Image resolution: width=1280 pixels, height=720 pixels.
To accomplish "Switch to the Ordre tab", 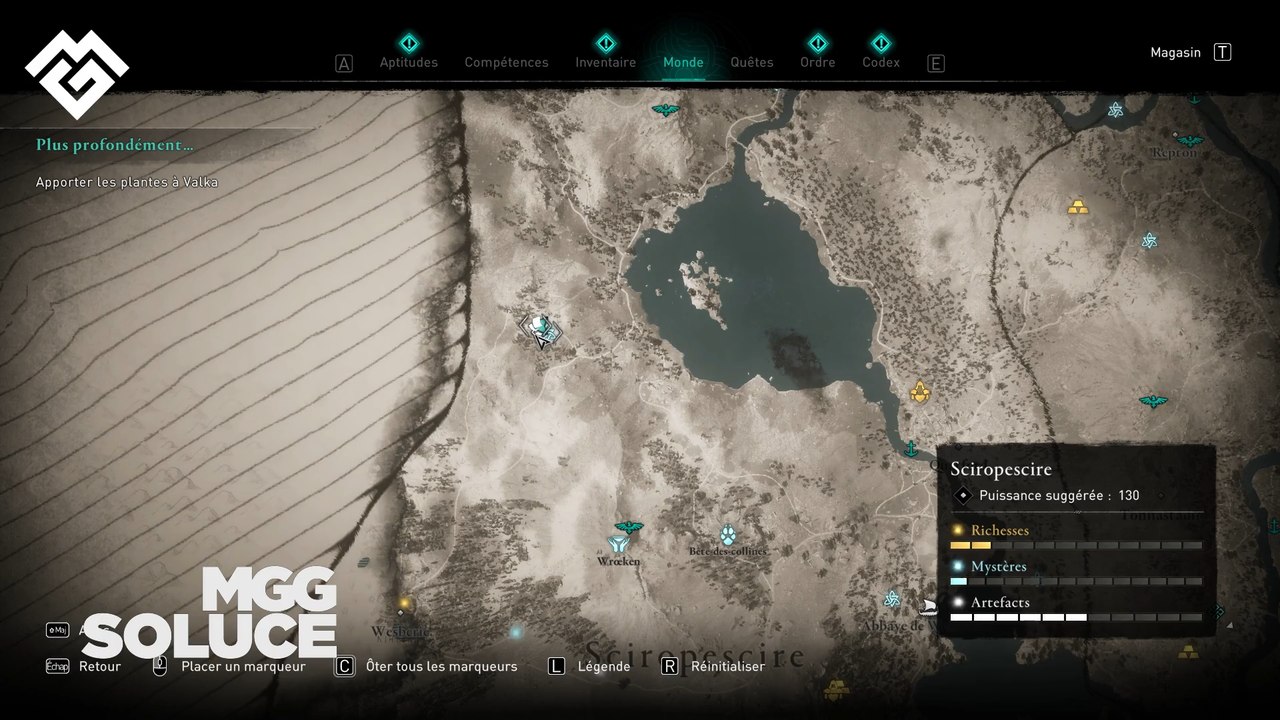I will click(x=817, y=62).
